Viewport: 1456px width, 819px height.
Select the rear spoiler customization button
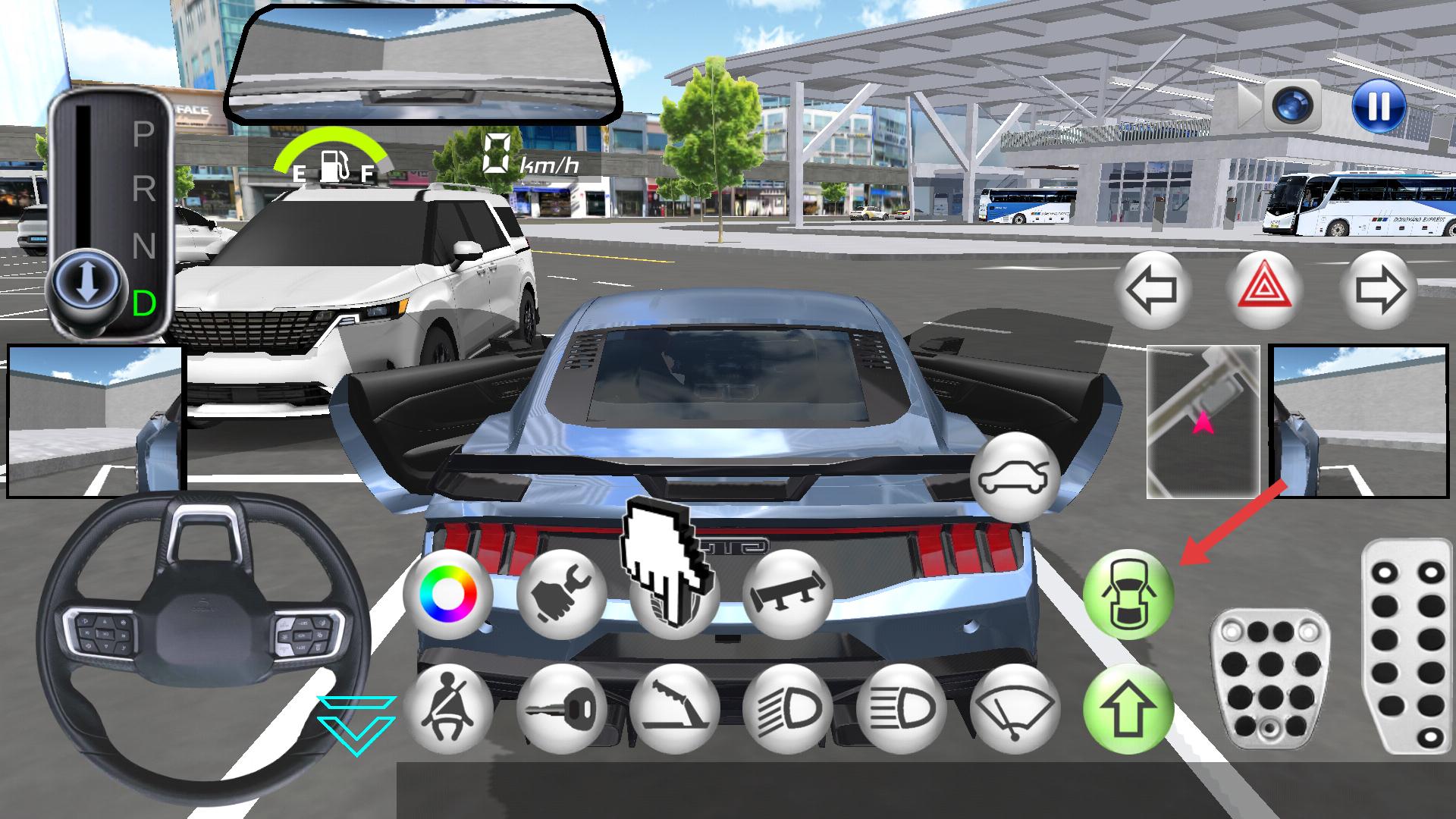click(x=788, y=594)
